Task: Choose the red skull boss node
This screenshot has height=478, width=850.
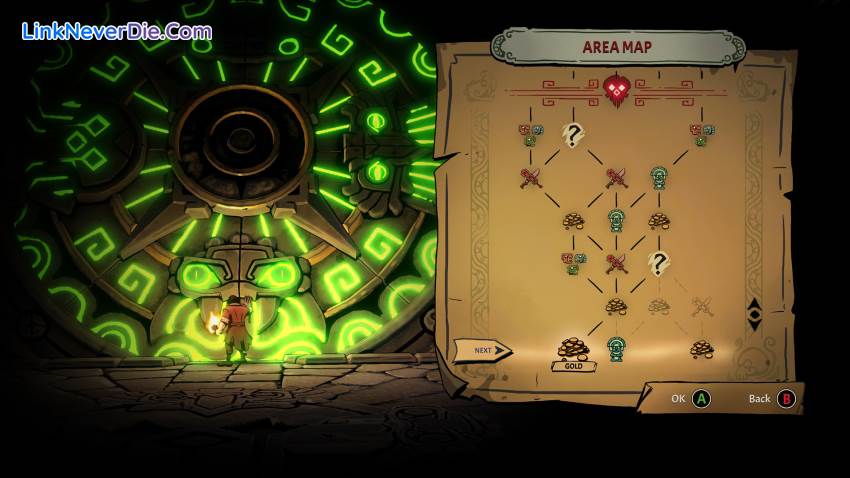Action: pos(616,90)
